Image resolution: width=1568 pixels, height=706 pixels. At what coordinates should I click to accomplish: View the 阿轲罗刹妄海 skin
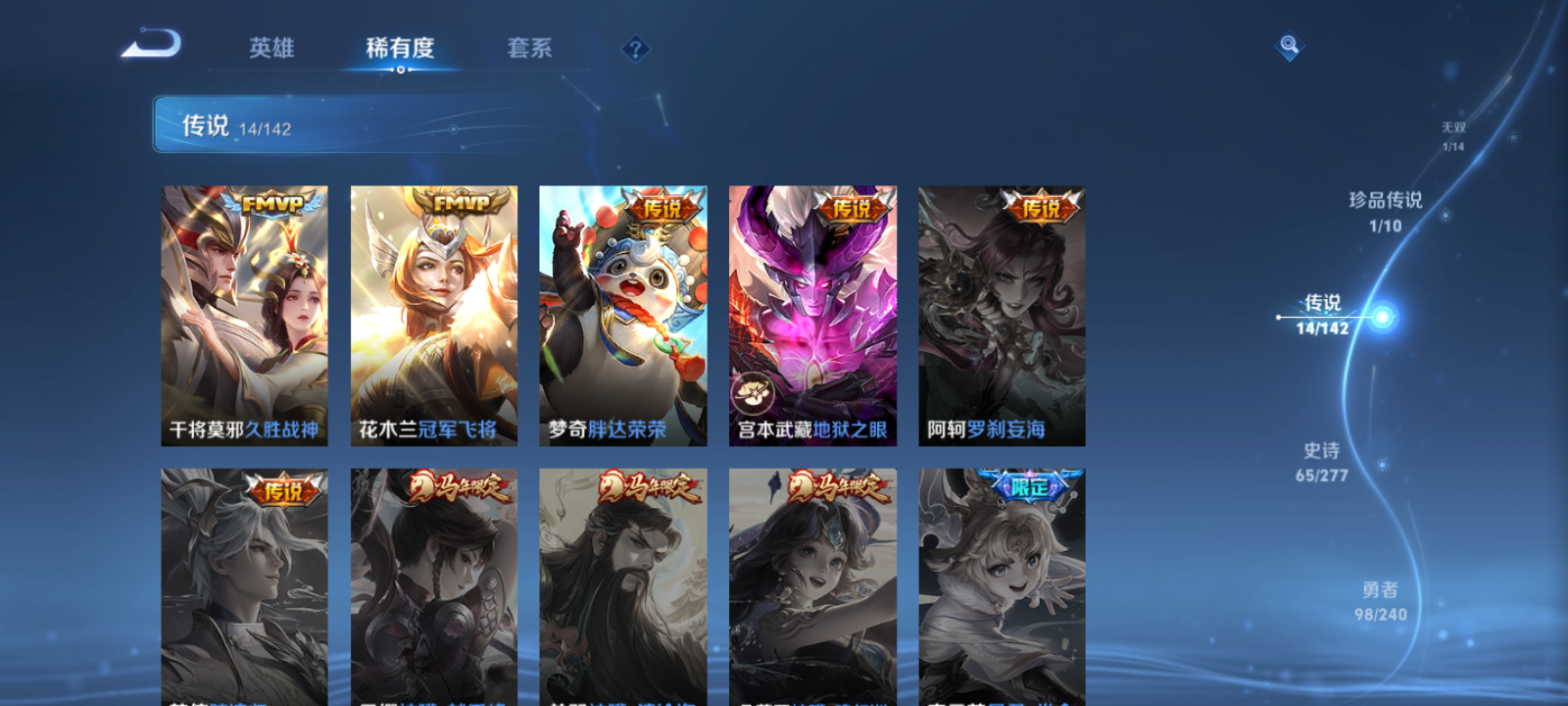(1002, 314)
